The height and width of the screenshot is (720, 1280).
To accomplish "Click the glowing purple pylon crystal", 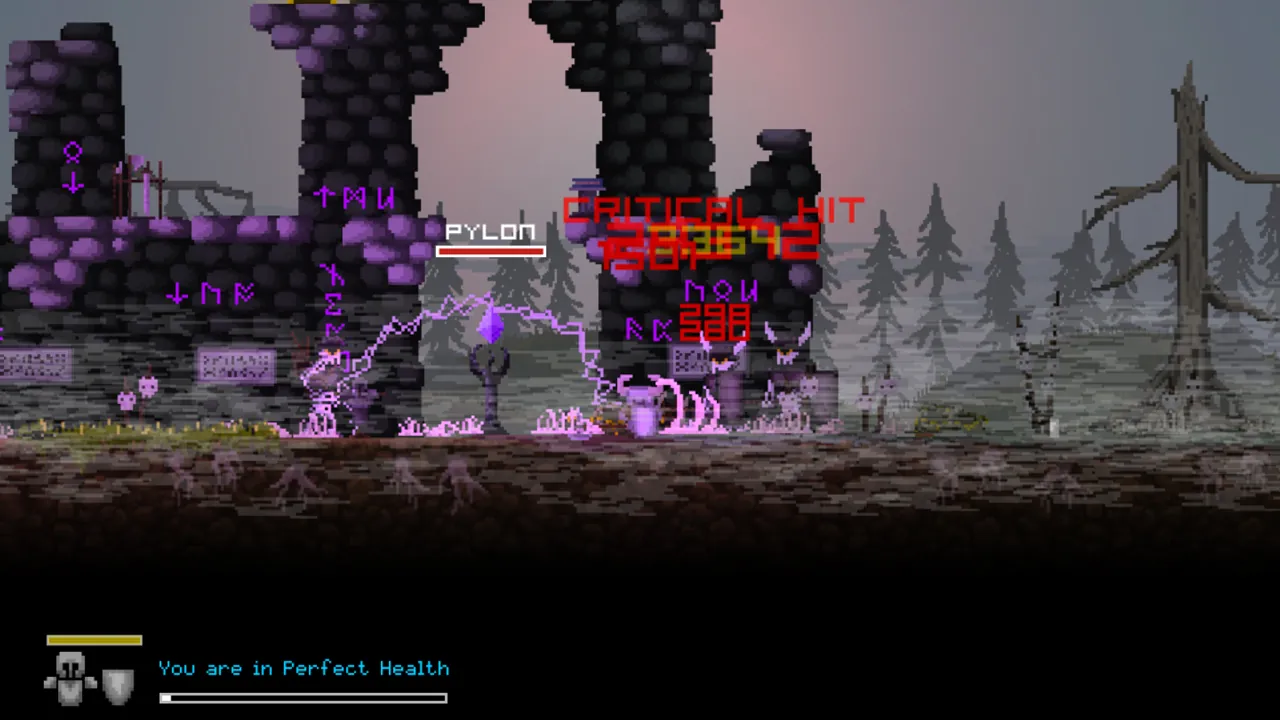I will (490, 322).
